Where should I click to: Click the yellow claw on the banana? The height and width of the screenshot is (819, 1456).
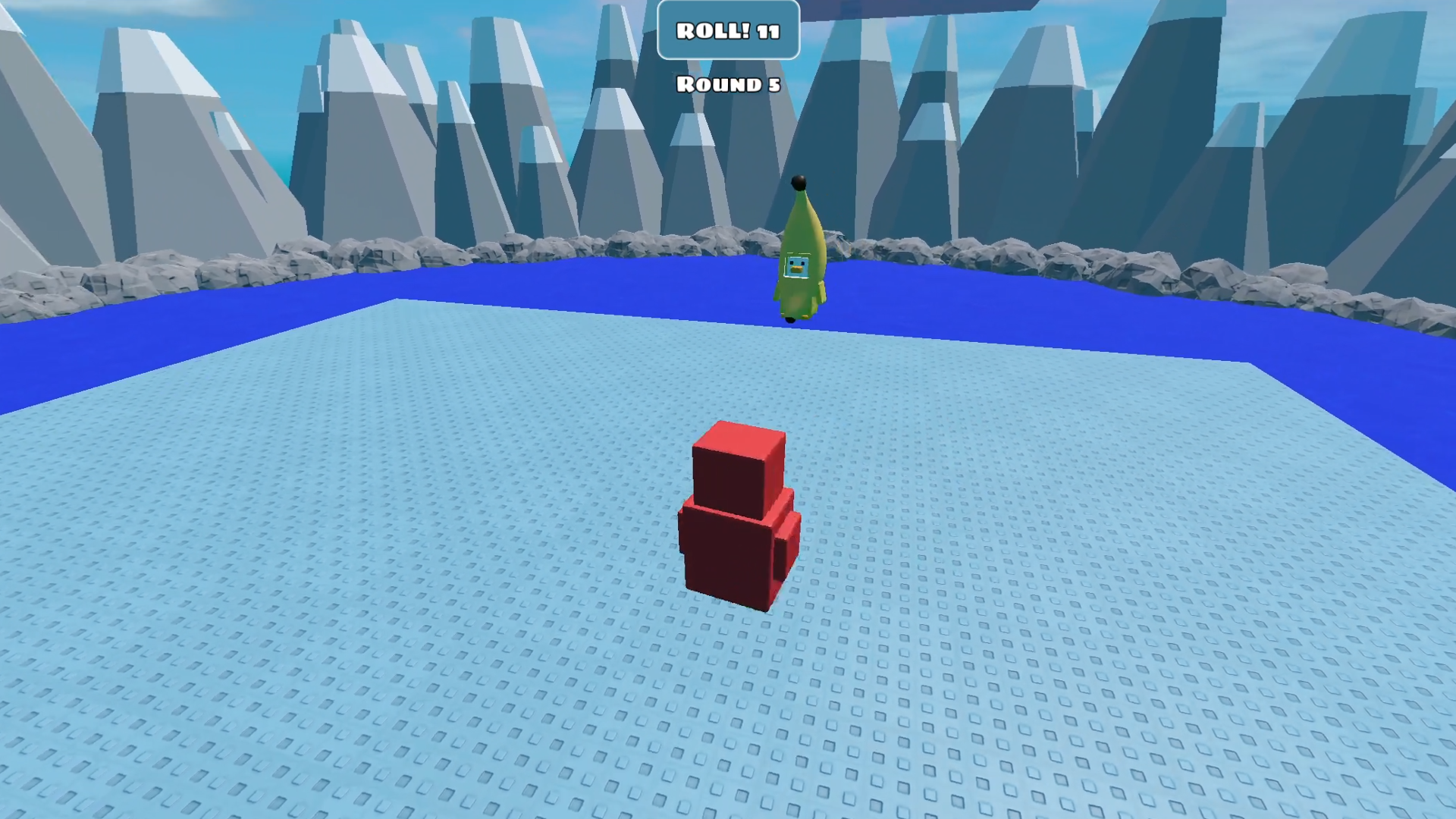coord(821,291)
